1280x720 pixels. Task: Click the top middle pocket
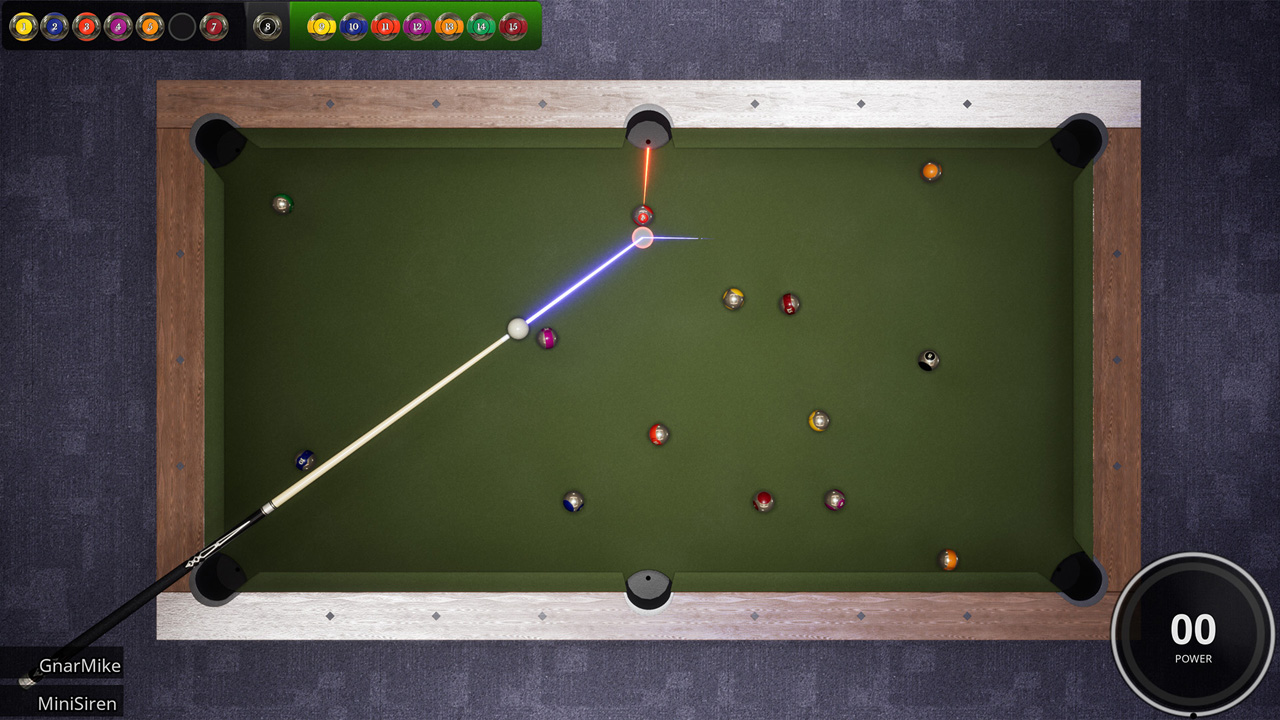pyautogui.click(x=646, y=128)
